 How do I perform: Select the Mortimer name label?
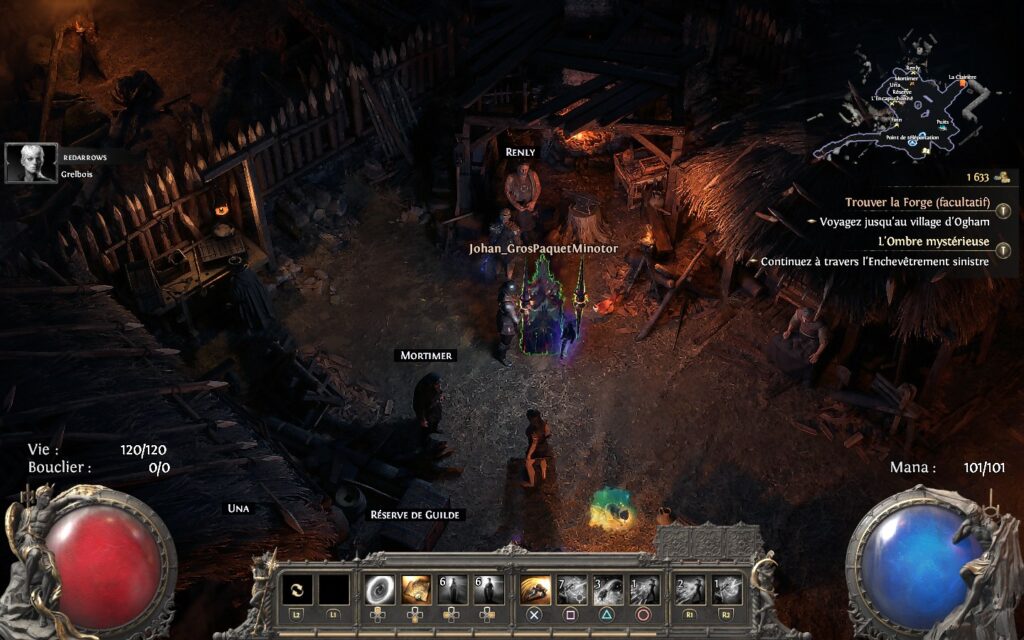tap(426, 355)
